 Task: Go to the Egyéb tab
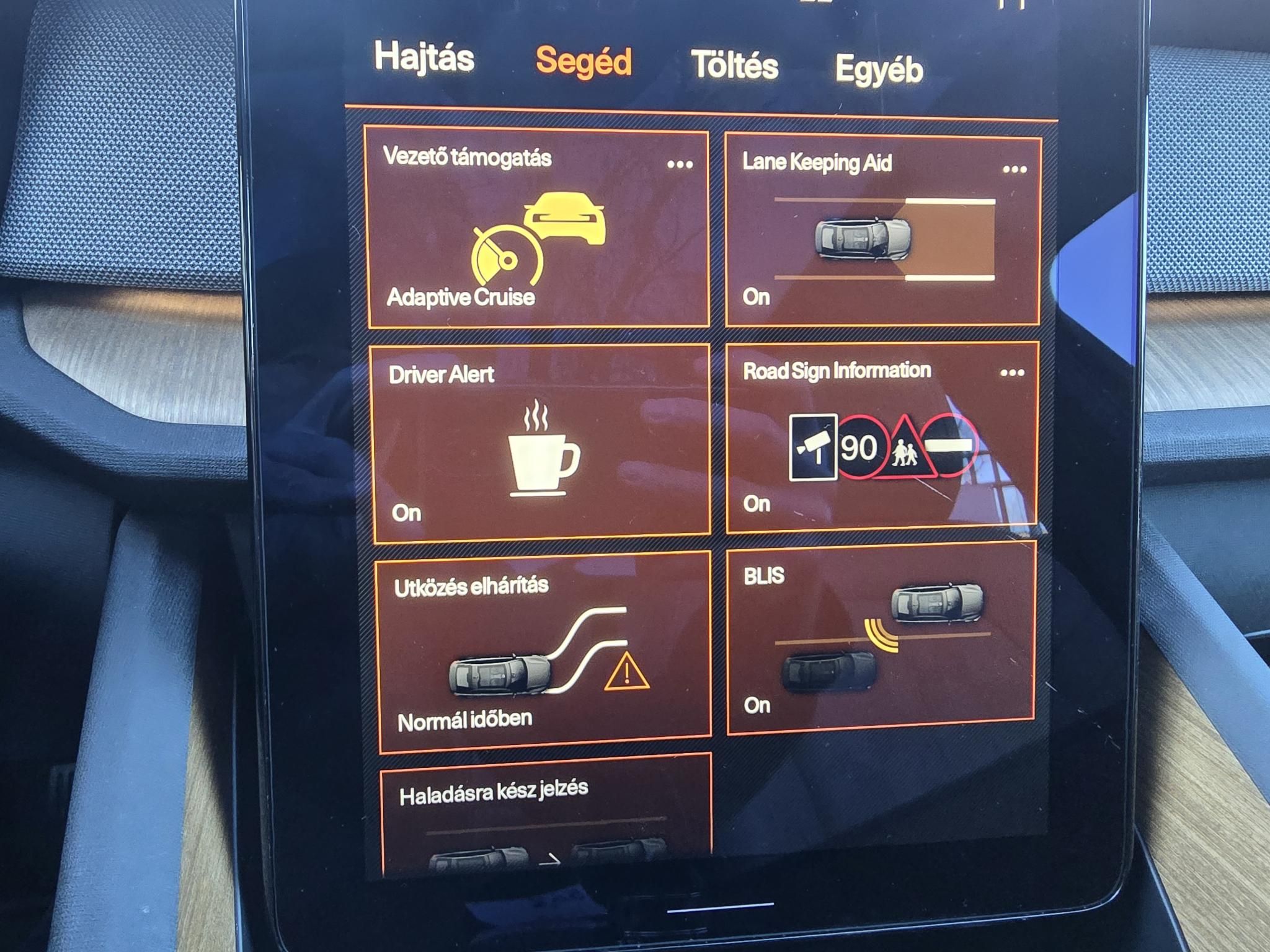879,69
